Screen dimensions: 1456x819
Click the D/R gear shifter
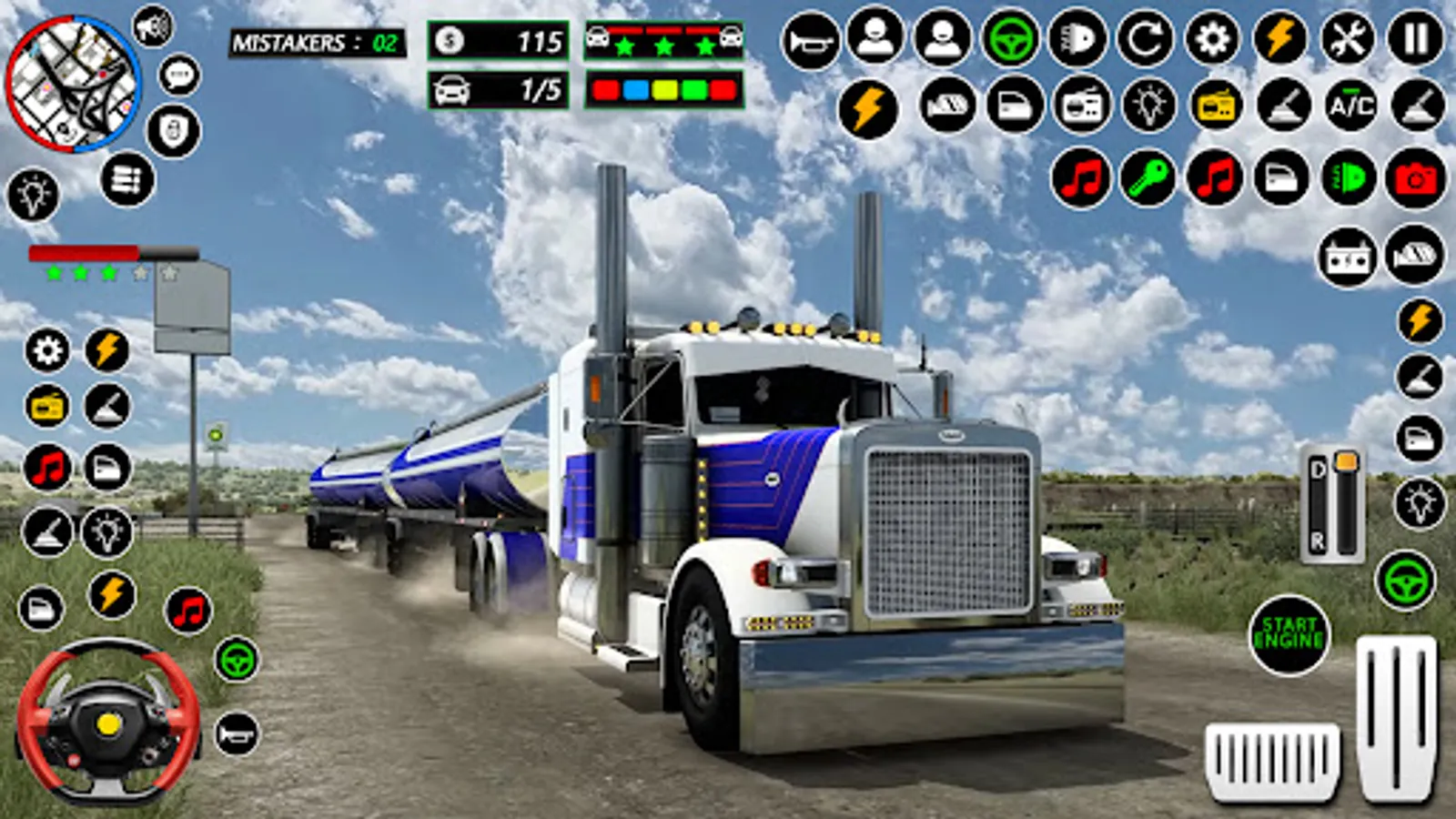tap(1332, 504)
